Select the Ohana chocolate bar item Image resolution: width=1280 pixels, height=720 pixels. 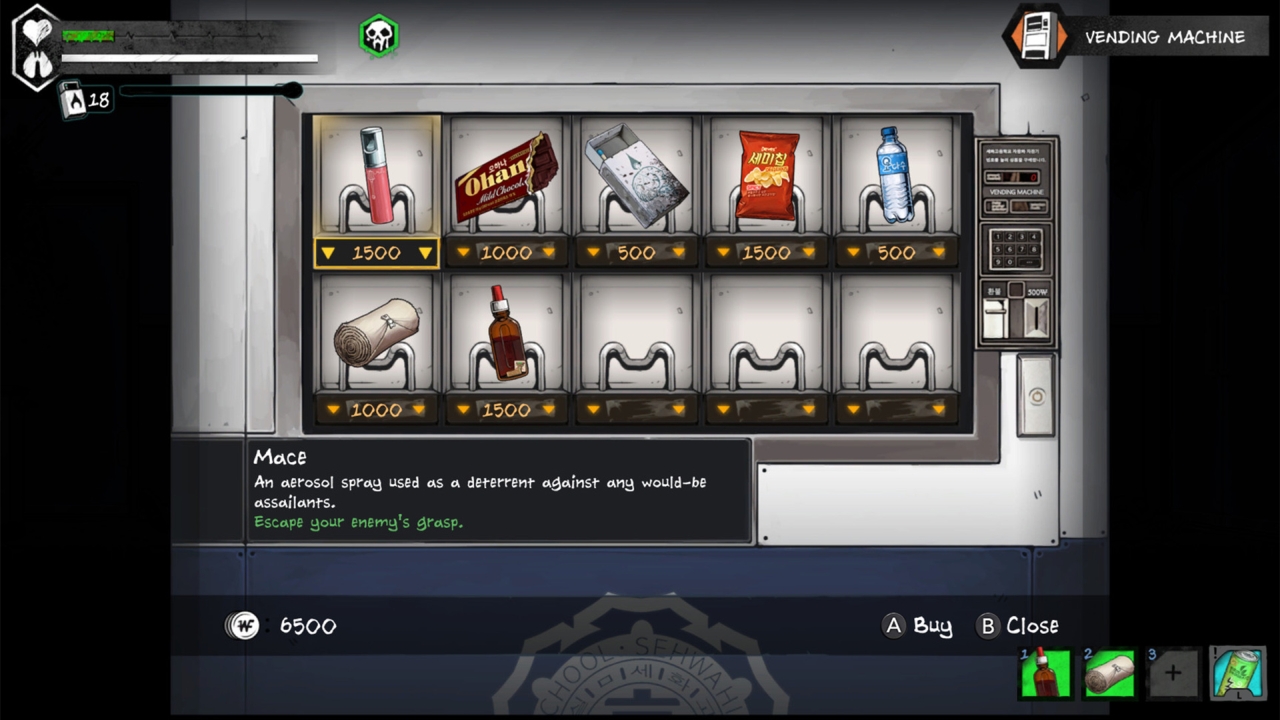[506, 178]
